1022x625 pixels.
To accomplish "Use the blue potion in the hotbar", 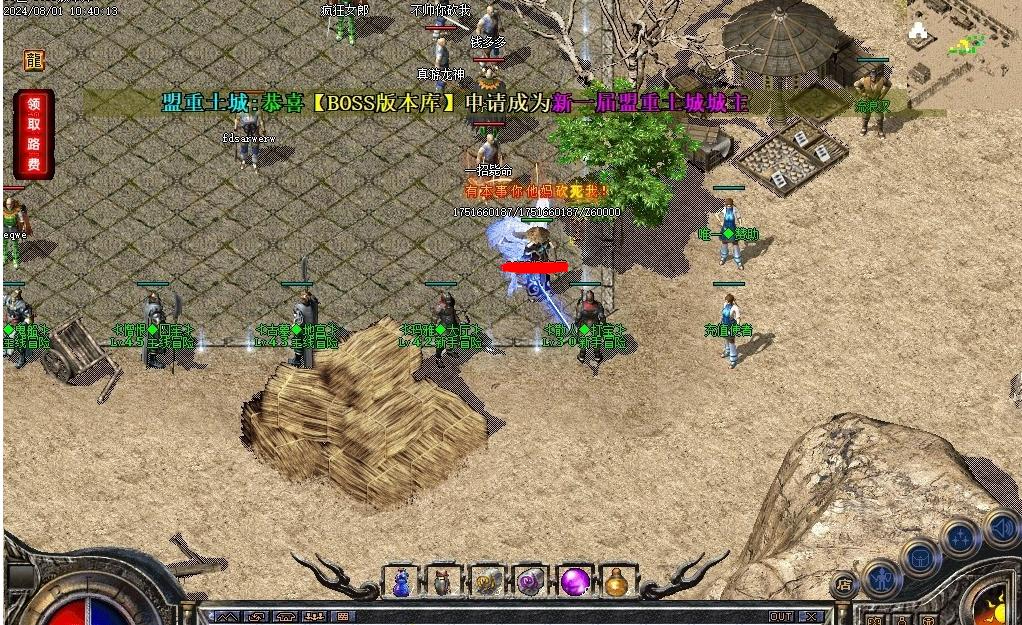I will (401, 581).
